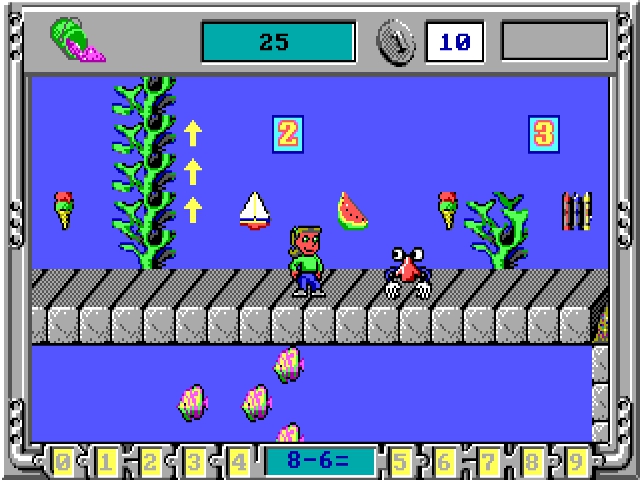
Task: Select the digit 0 tile
Action: pos(63,462)
